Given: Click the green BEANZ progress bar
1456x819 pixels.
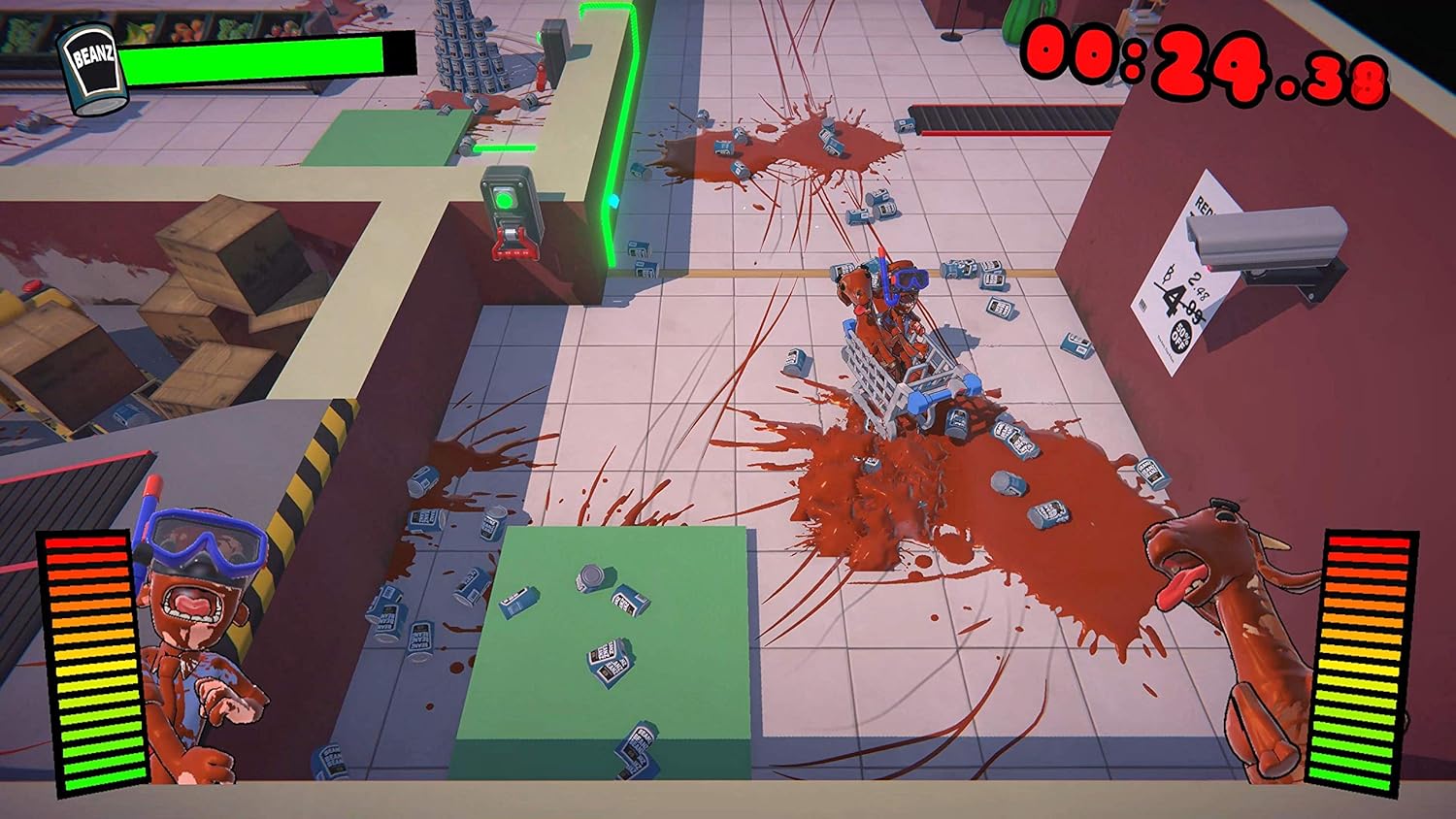Looking at the screenshot, I should click(x=262, y=58).
